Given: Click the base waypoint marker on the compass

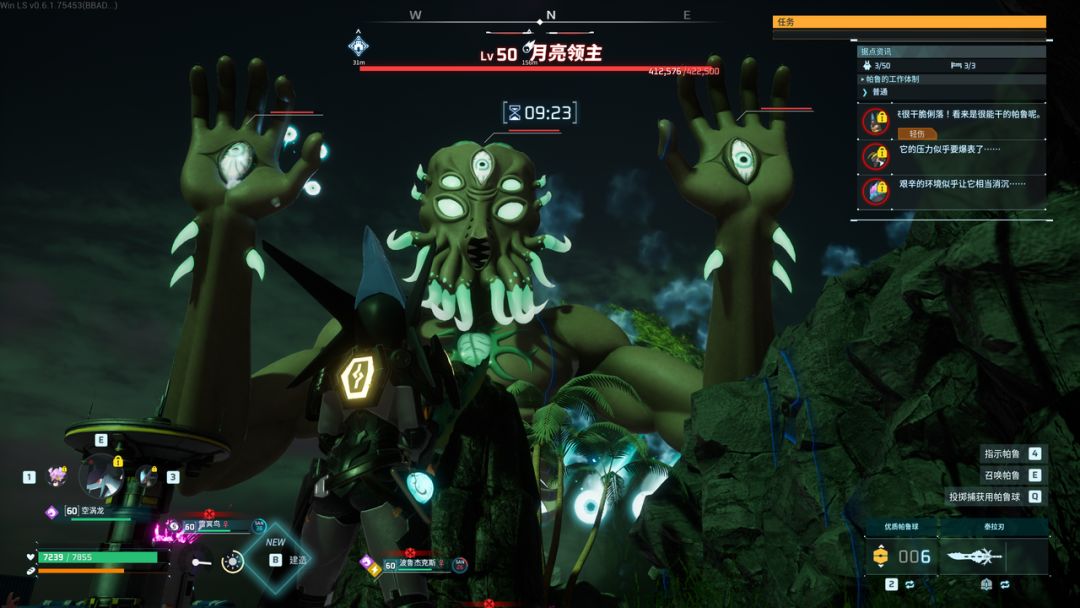Looking at the screenshot, I should pyautogui.click(x=358, y=45).
